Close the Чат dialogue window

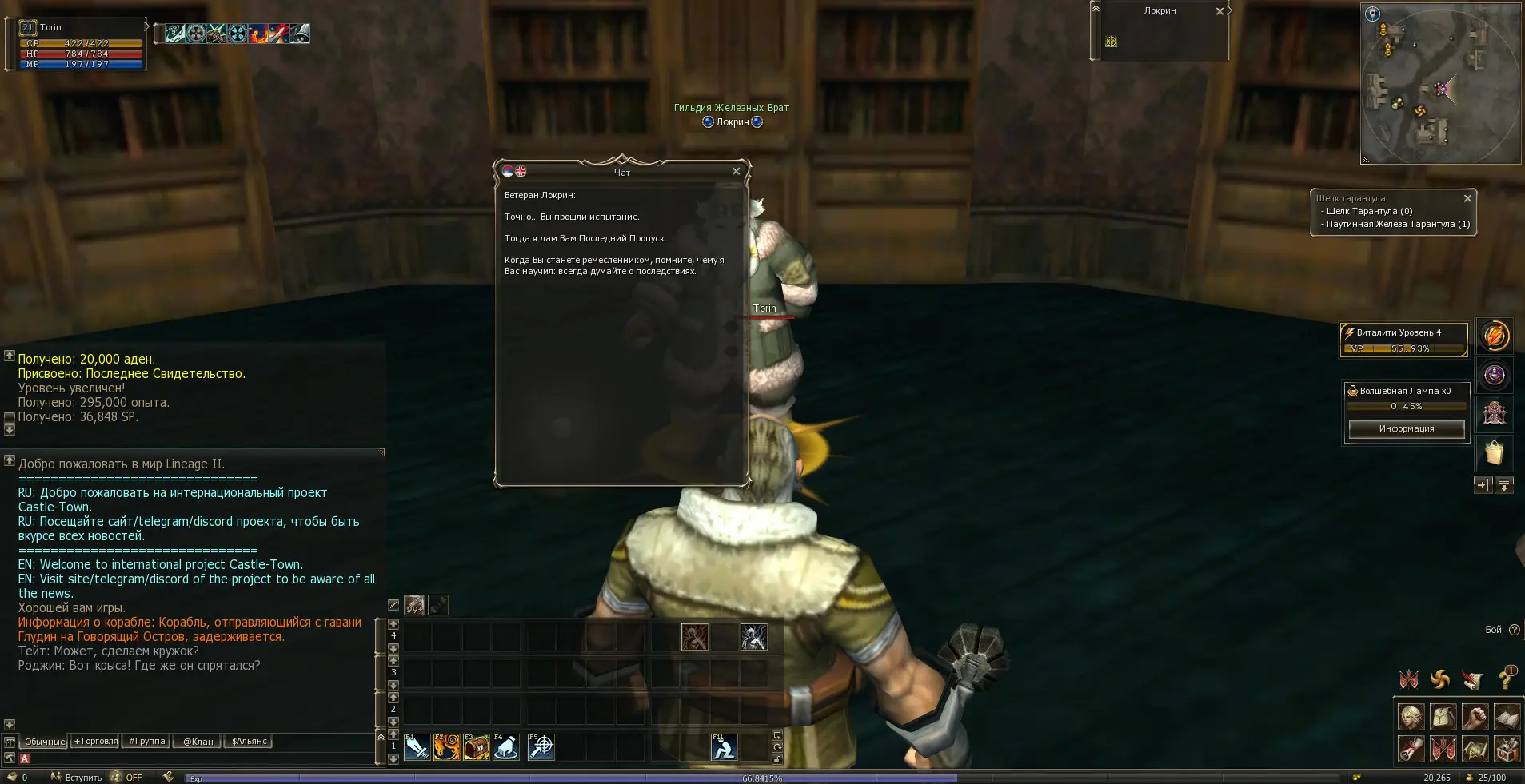tap(736, 171)
